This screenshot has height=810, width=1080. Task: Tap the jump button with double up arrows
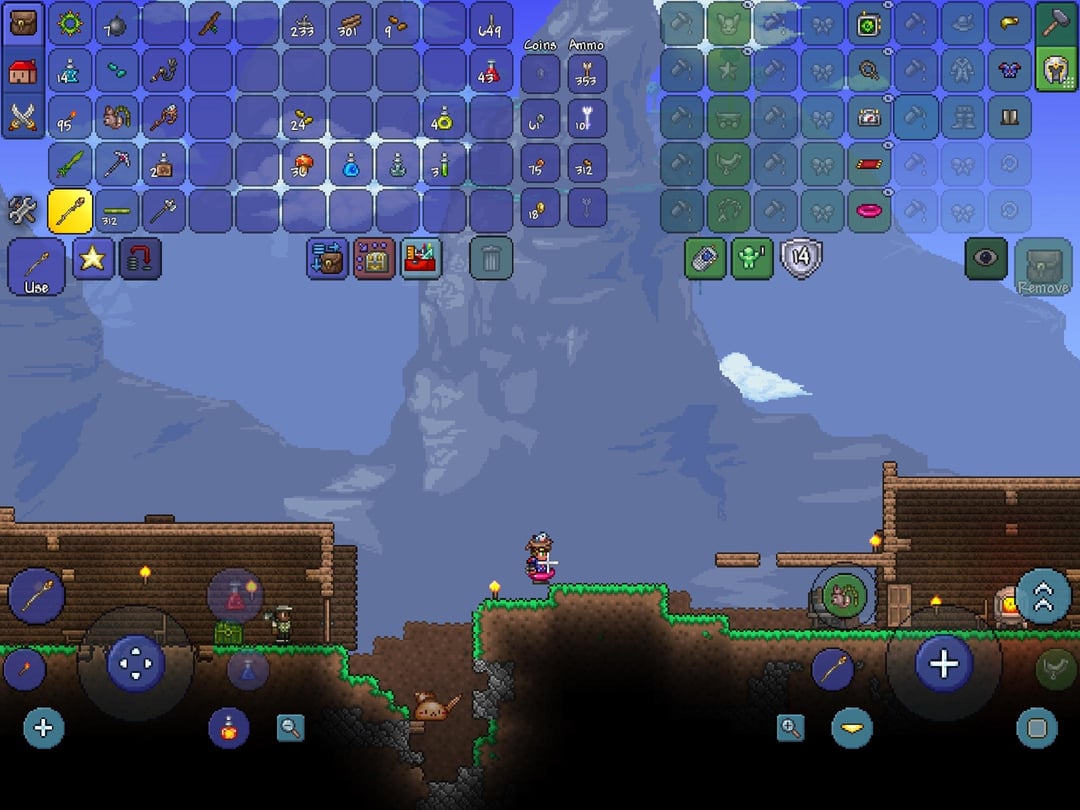[1043, 596]
